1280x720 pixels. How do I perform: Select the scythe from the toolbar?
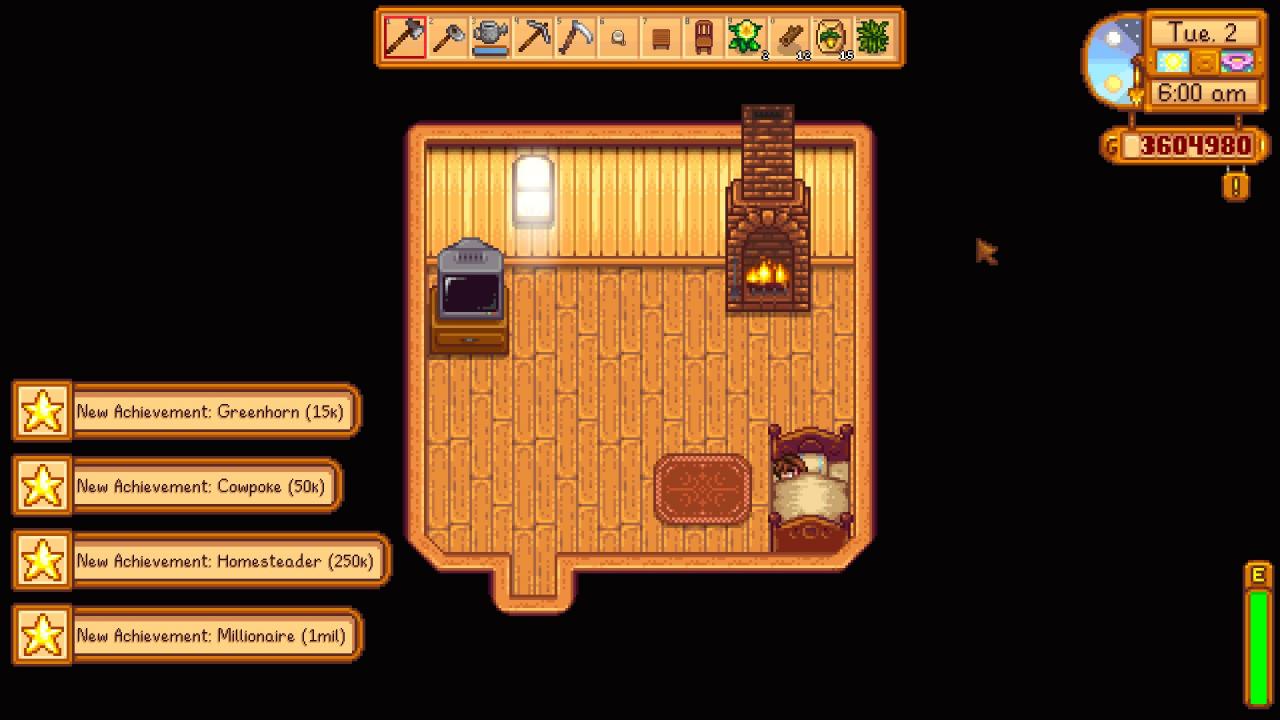pos(576,38)
